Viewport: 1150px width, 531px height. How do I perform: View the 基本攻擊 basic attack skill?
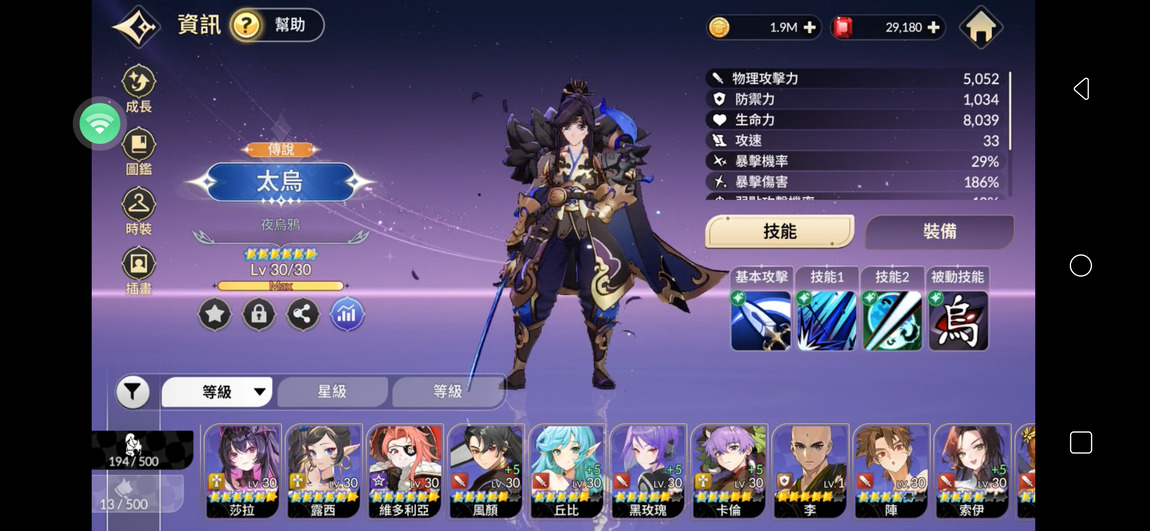pyautogui.click(x=761, y=320)
